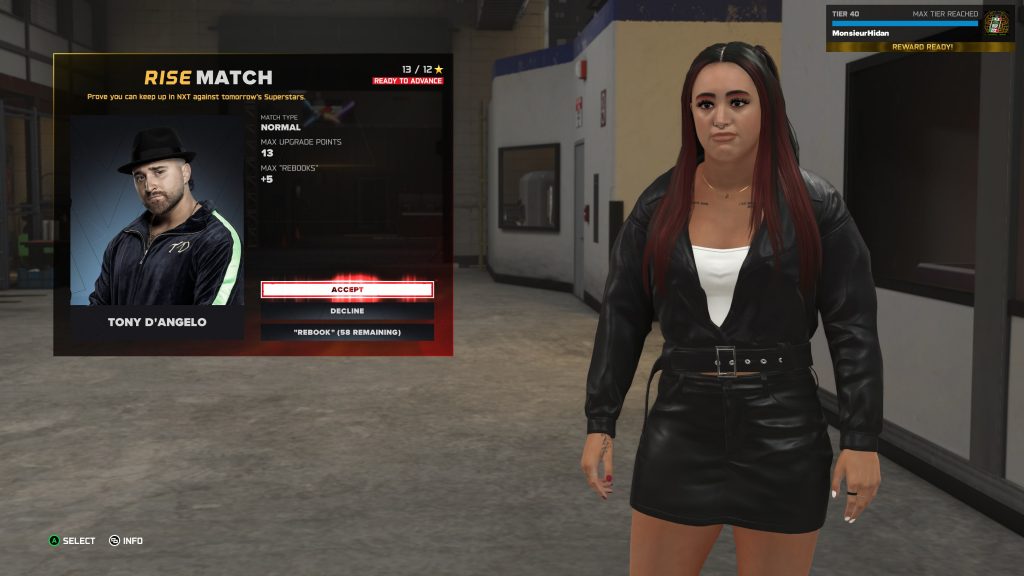This screenshot has width=1024, height=576.
Task: Open the Reward Ready banner
Action: pos(922,47)
